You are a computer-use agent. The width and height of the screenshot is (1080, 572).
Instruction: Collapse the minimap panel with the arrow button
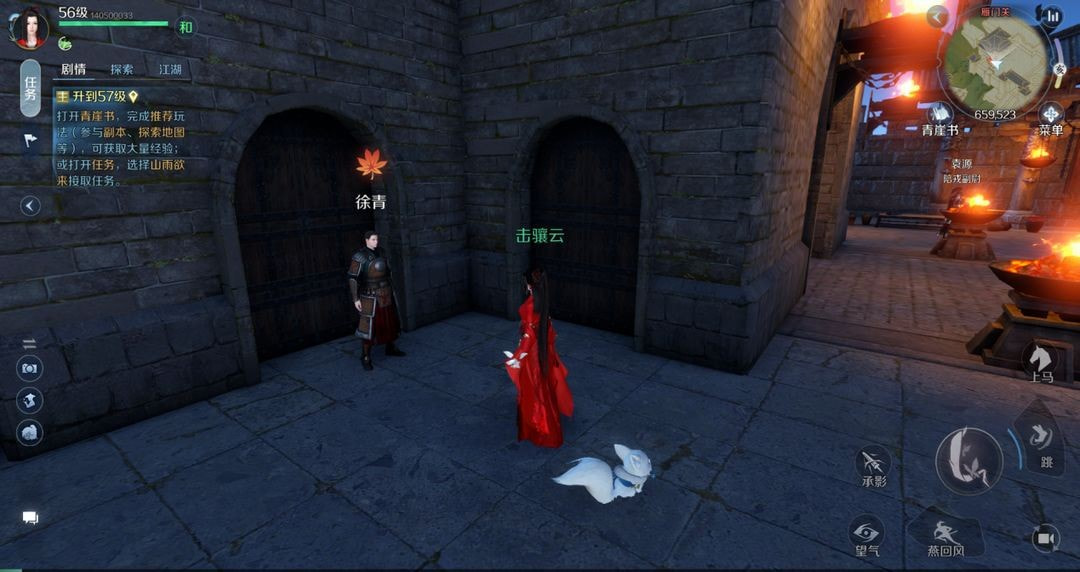coord(937,16)
